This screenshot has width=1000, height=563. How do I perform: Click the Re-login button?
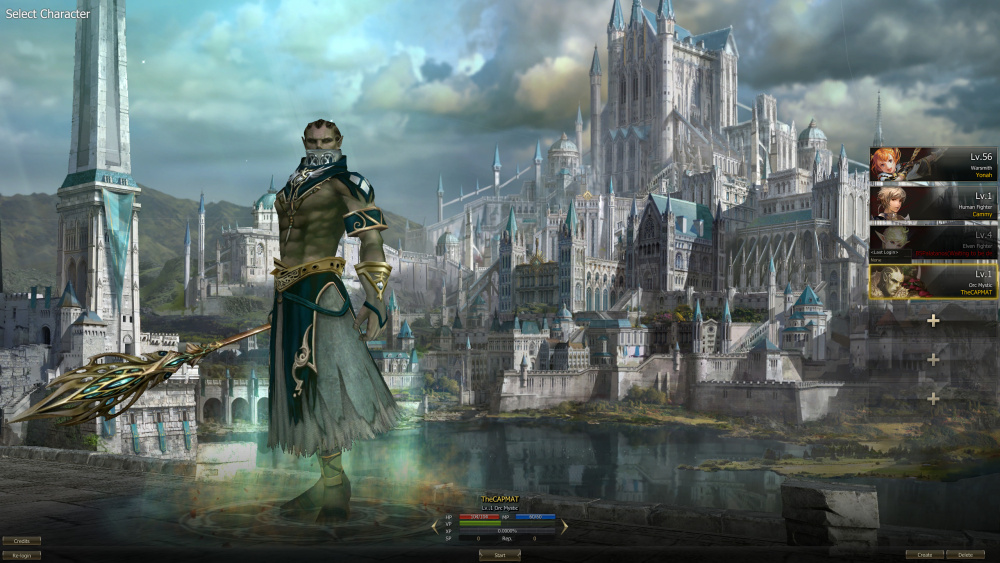[x=21, y=555]
